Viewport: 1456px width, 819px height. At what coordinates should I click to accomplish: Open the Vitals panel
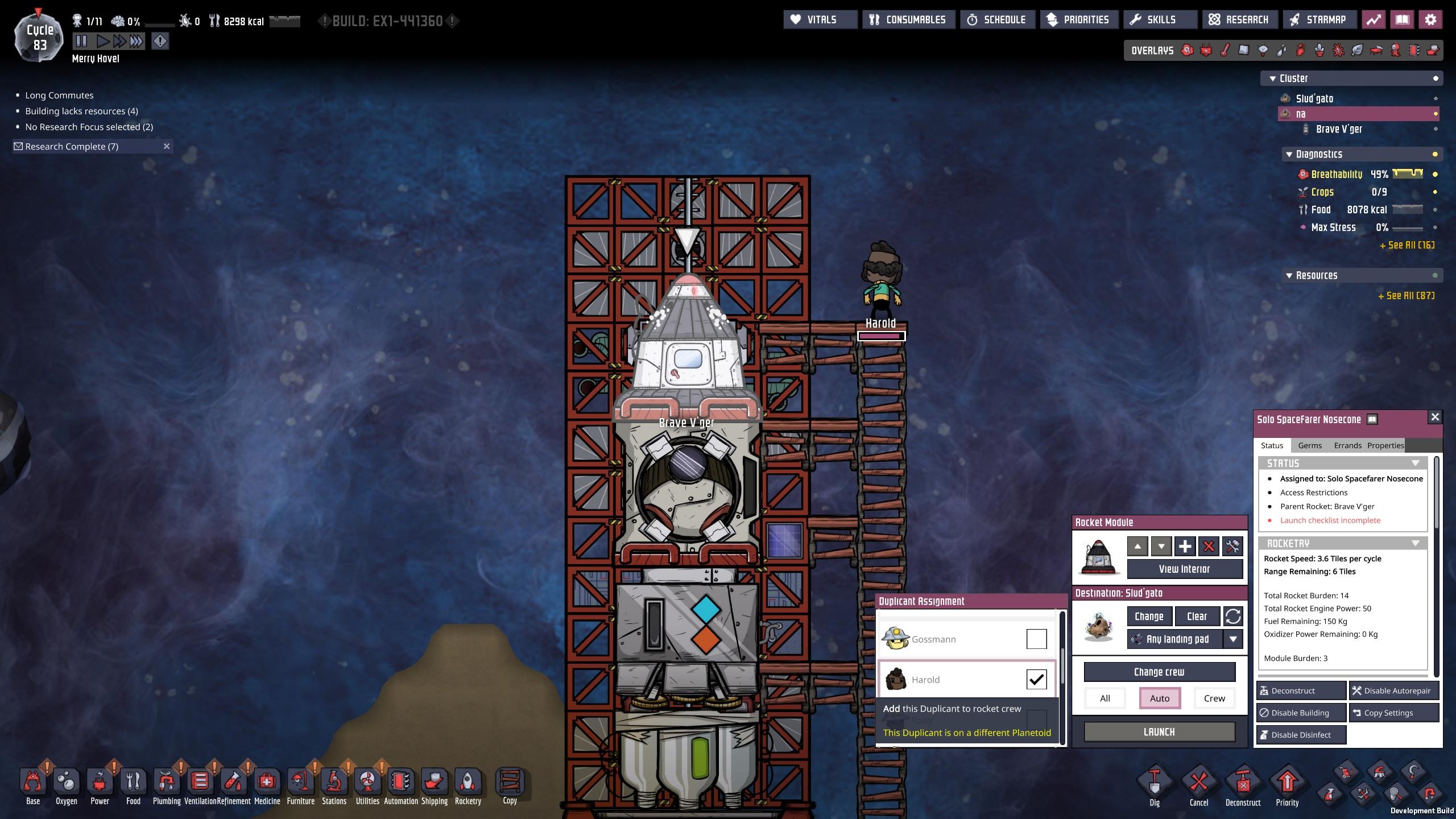820,20
